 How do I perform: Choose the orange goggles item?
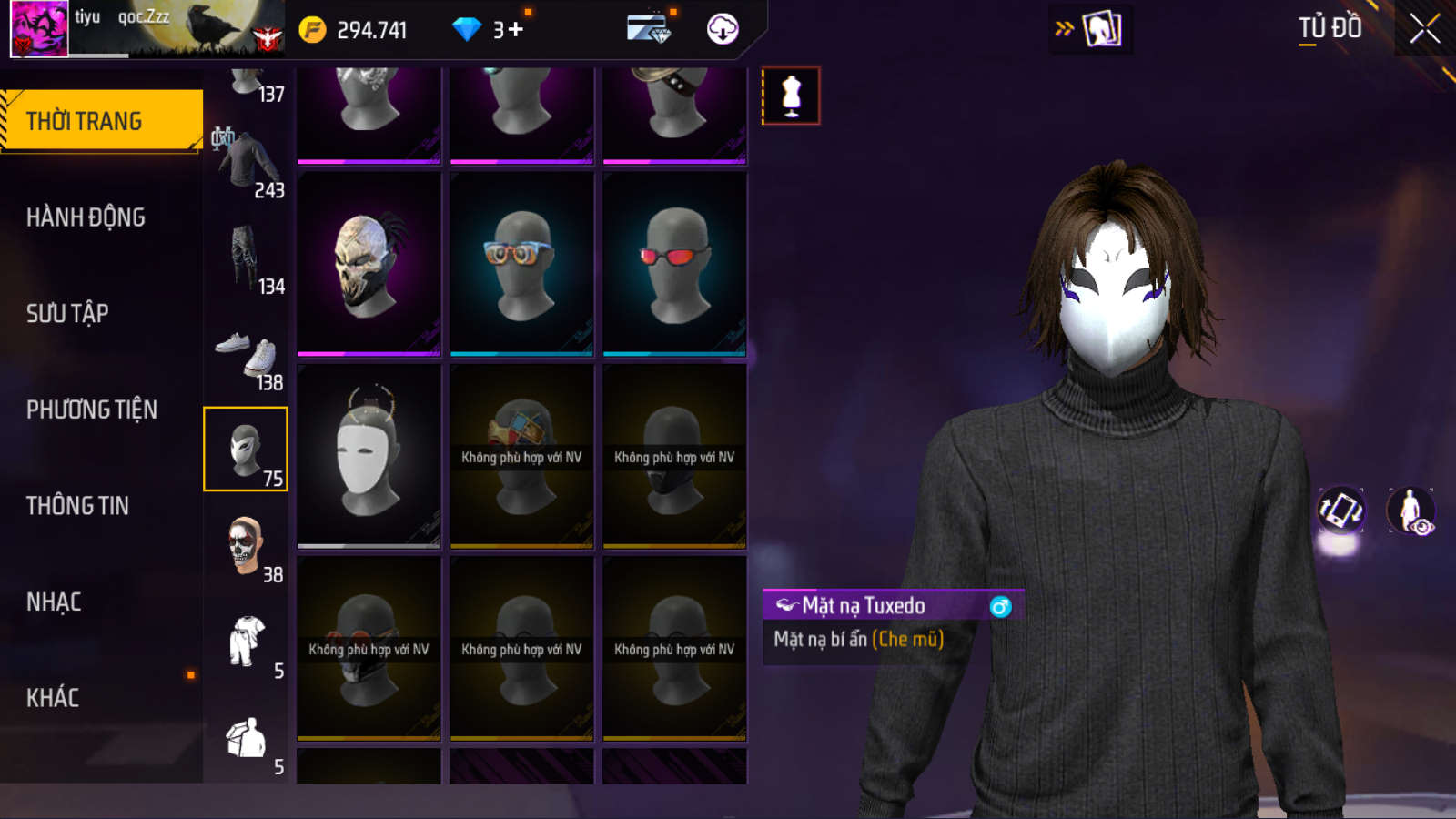521,264
